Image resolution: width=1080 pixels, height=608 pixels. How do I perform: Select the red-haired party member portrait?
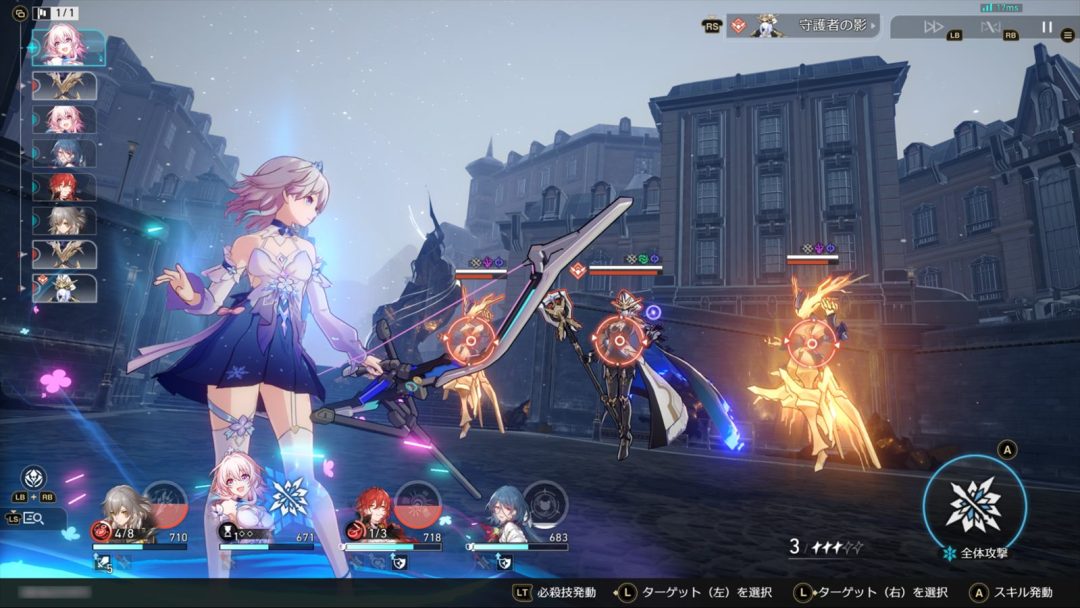[373, 510]
